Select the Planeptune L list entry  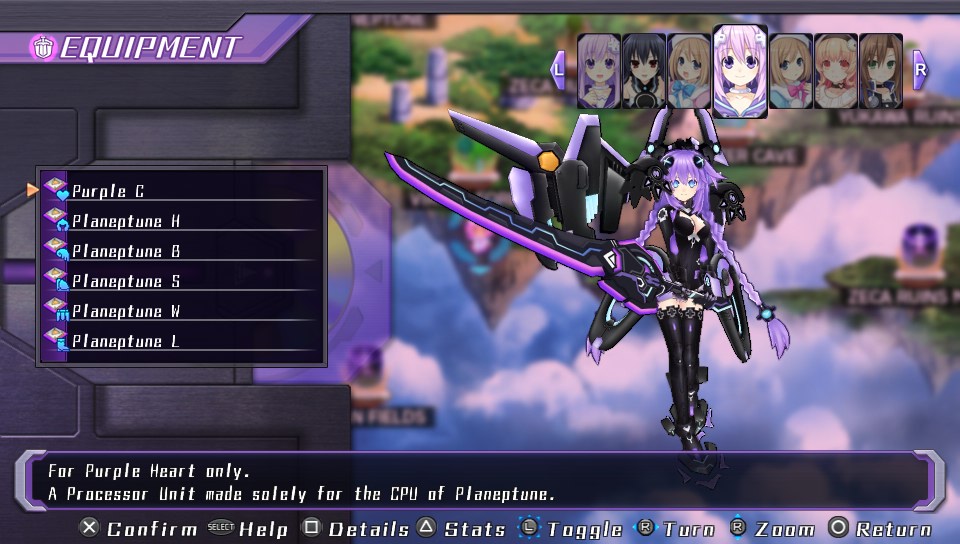[180, 341]
